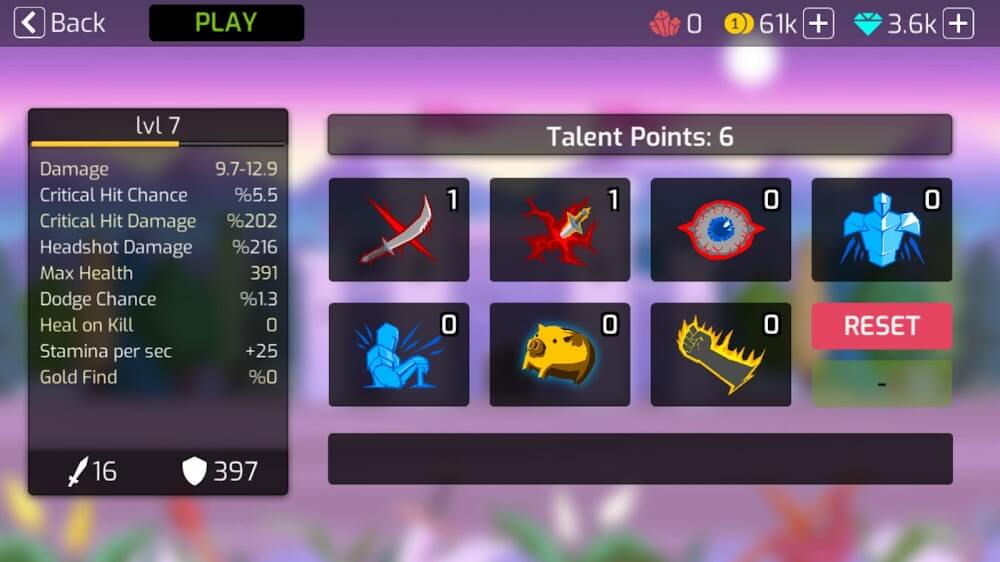The width and height of the screenshot is (1000, 562).
Task: Go back using the Back button
Action: click(x=60, y=23)
